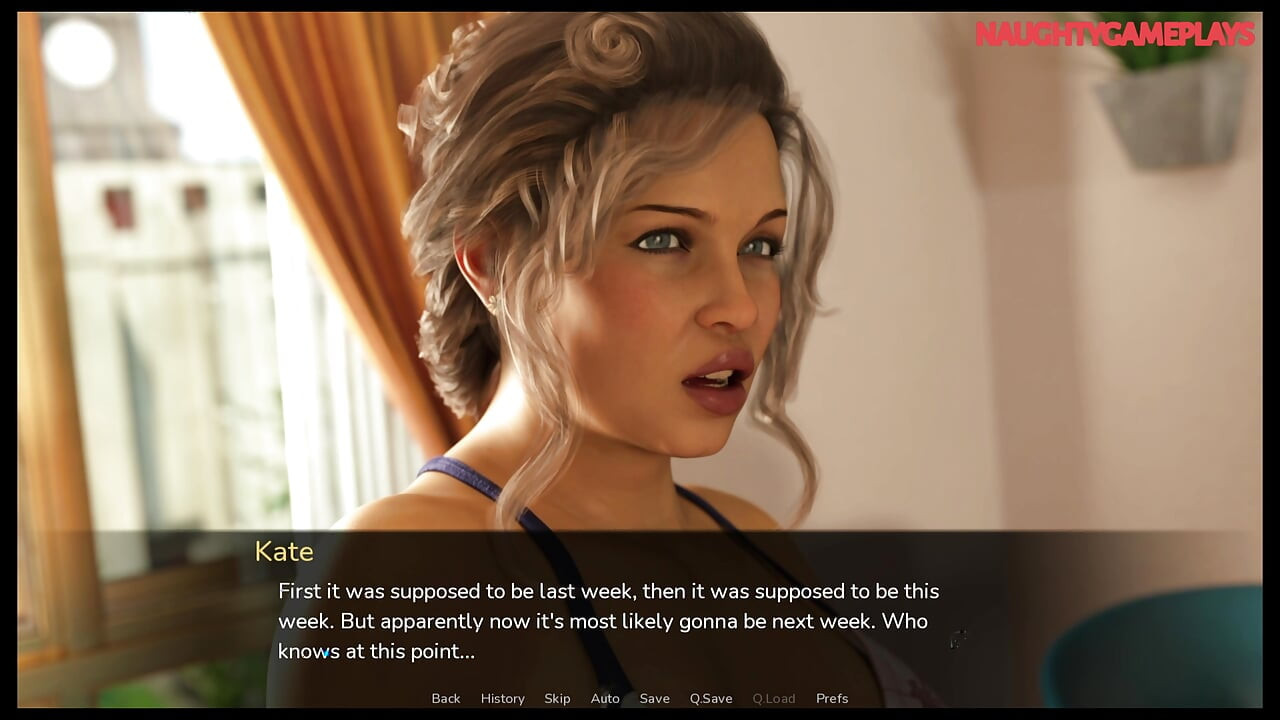Click the Skip label in the bottom bar
The width and height of the screenshot is (1280, 720).
(x=557, y=698)
